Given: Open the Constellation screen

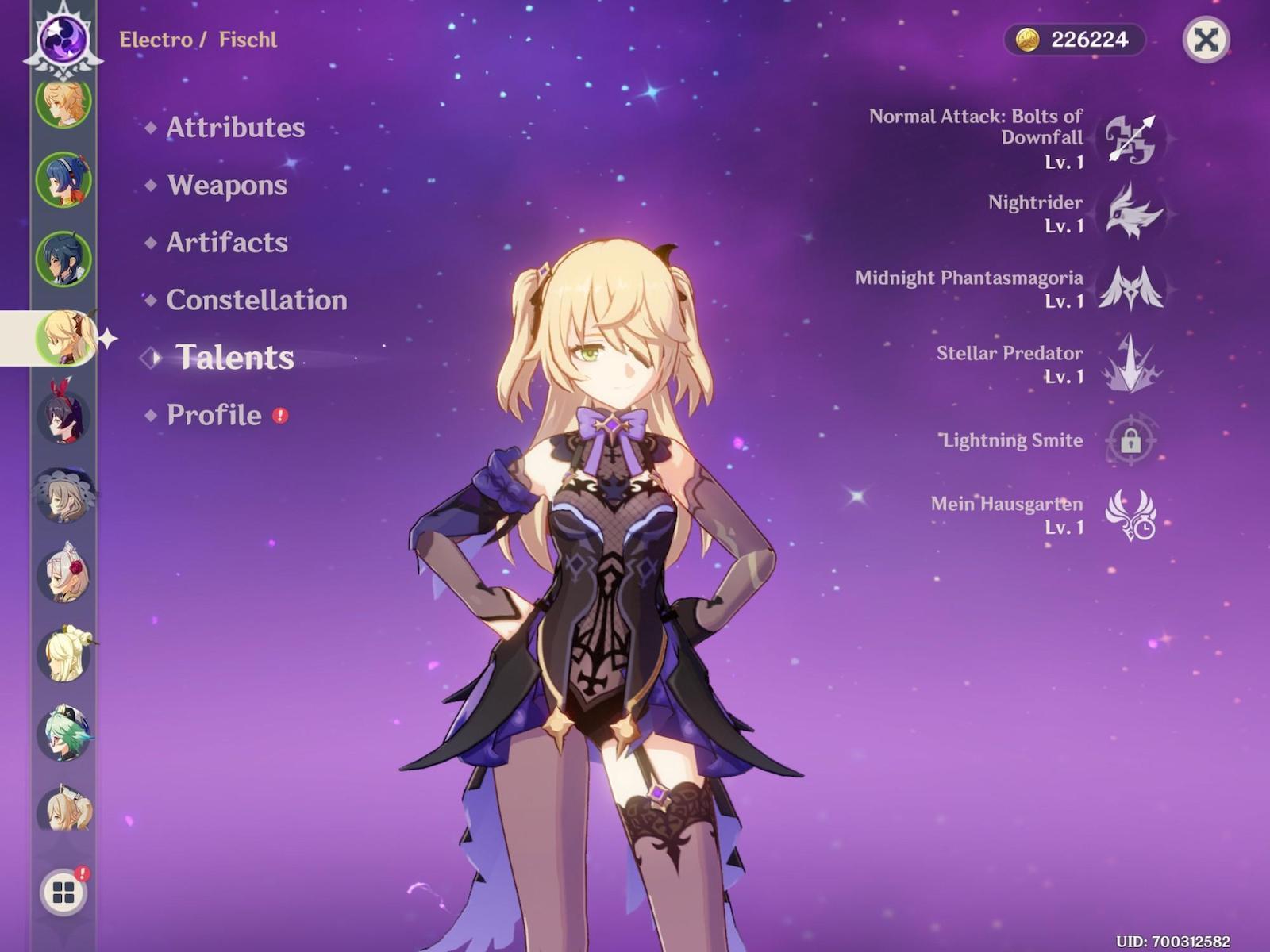Looking at the screenshot, I should click(256, 301).
